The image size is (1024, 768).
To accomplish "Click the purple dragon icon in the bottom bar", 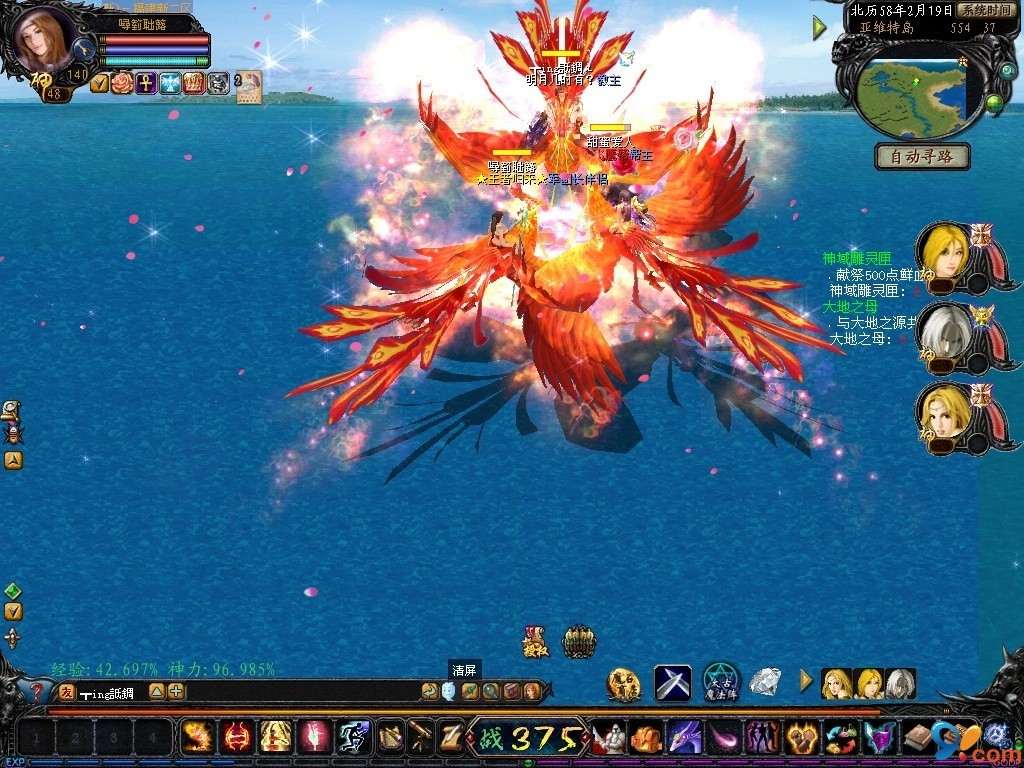I will pyautogui.click(x=684, y=738).
